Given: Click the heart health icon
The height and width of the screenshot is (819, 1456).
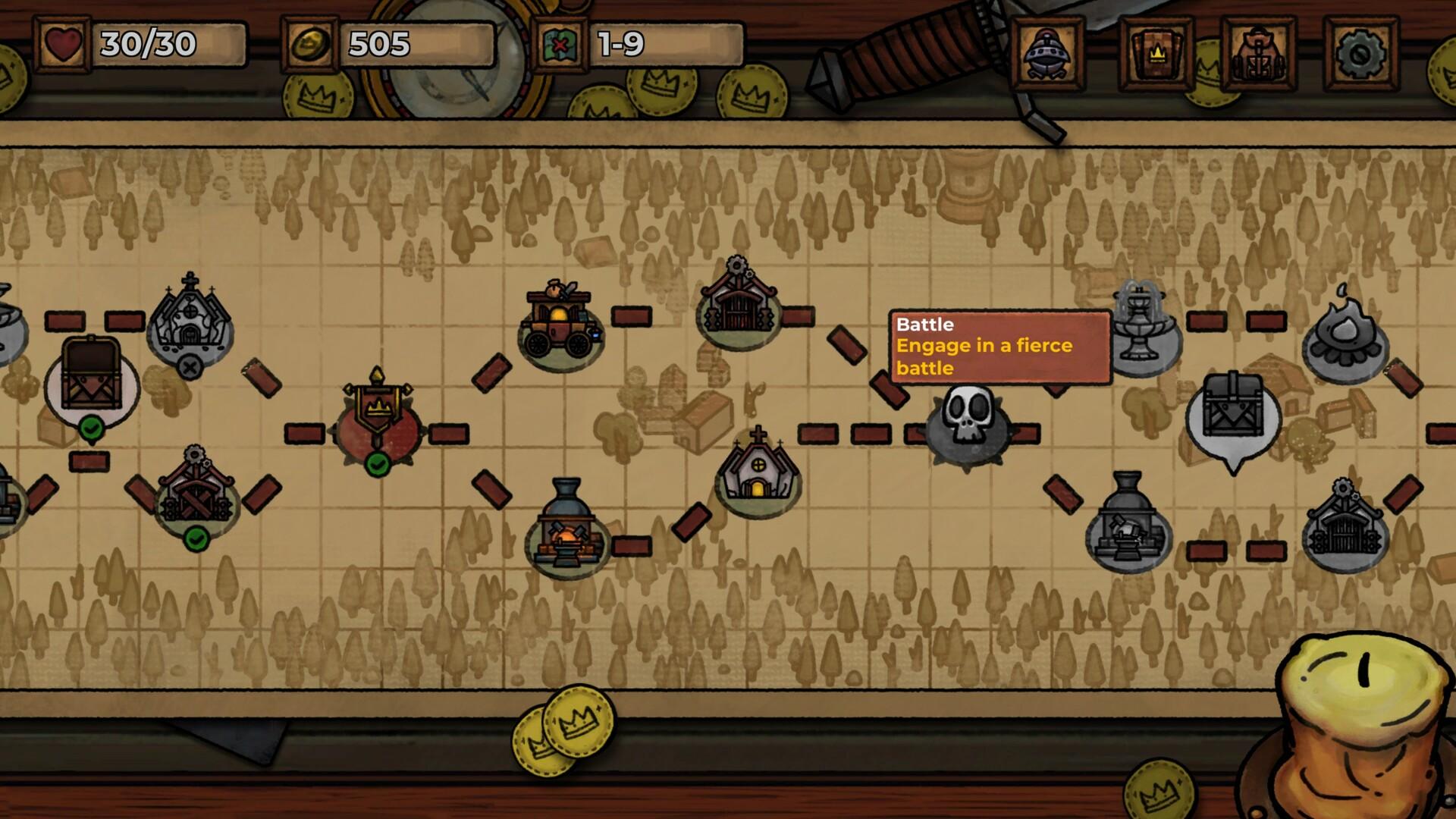Looking at the screenshot, I should pos(64,45).
